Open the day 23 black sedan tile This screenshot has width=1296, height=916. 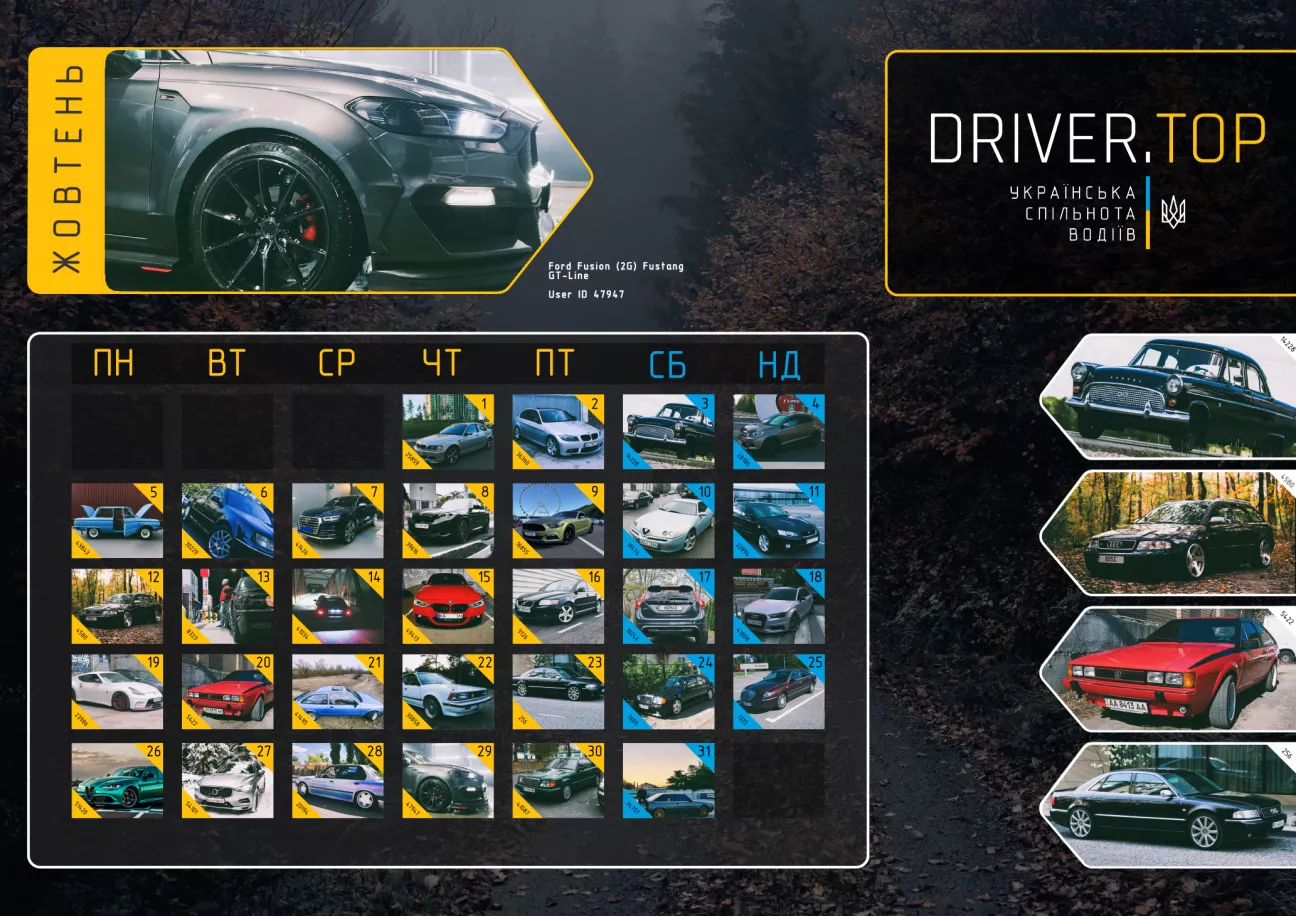coord(558,692)
